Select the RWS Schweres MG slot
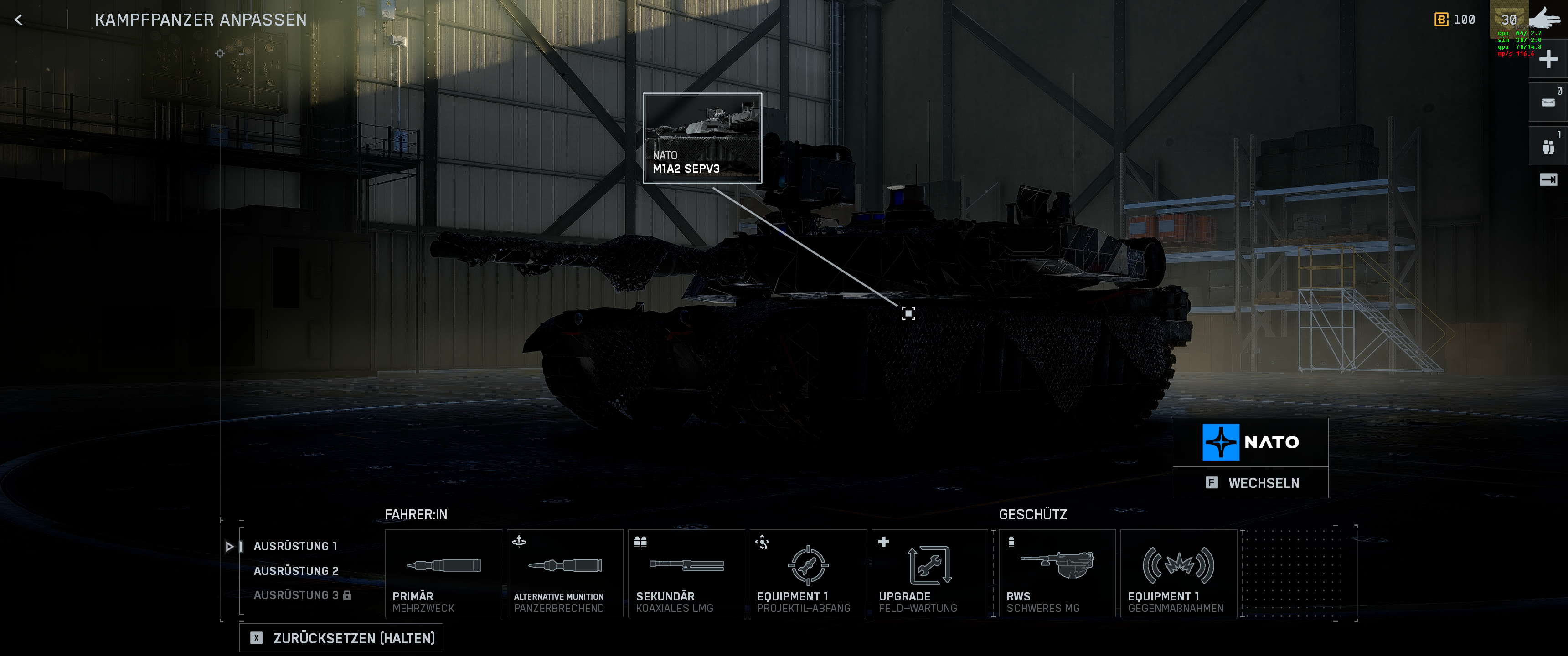The height and width of the screenshot is (656, 1568). click(1057, 573)
